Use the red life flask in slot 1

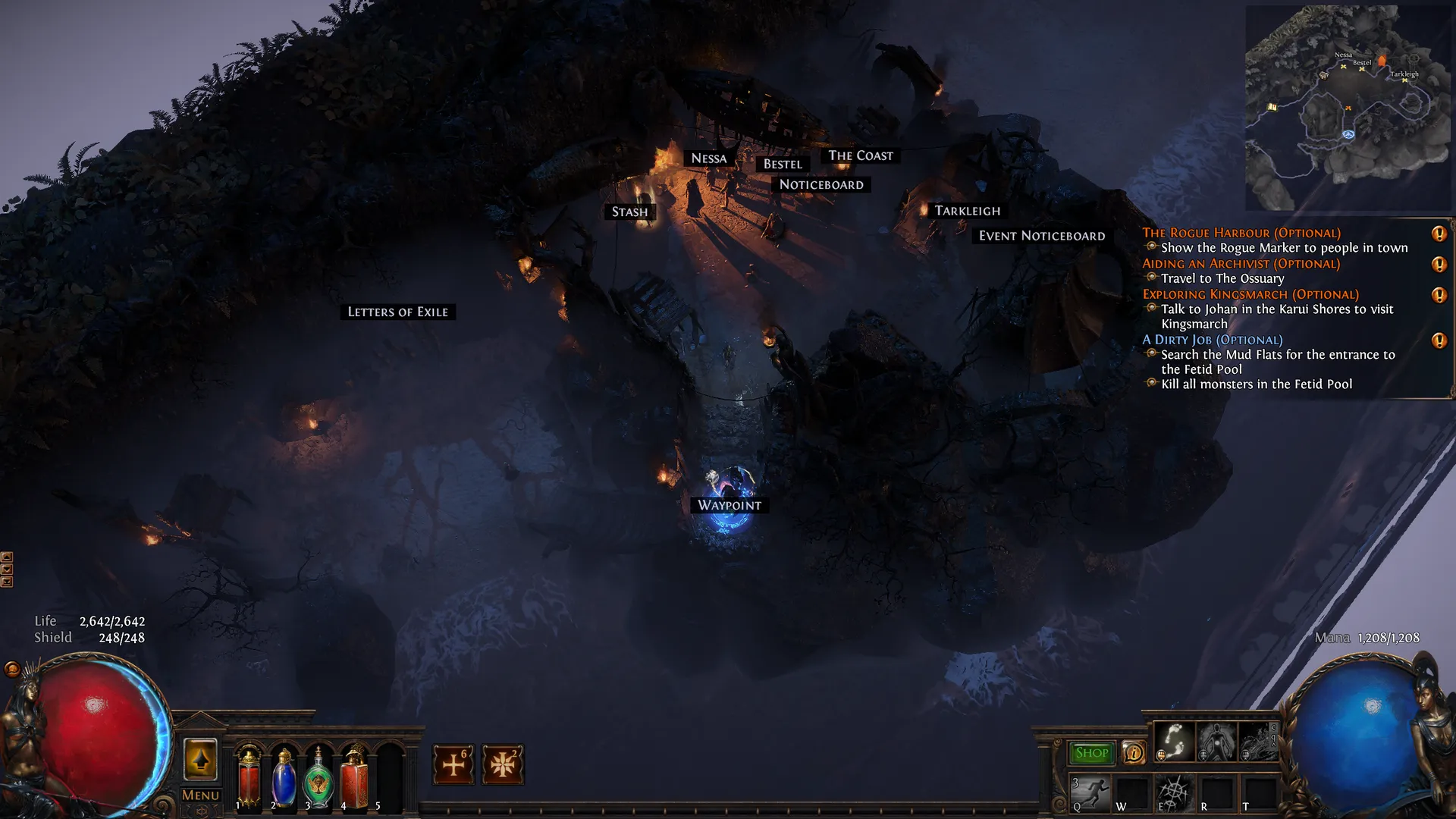coord(249,775)
